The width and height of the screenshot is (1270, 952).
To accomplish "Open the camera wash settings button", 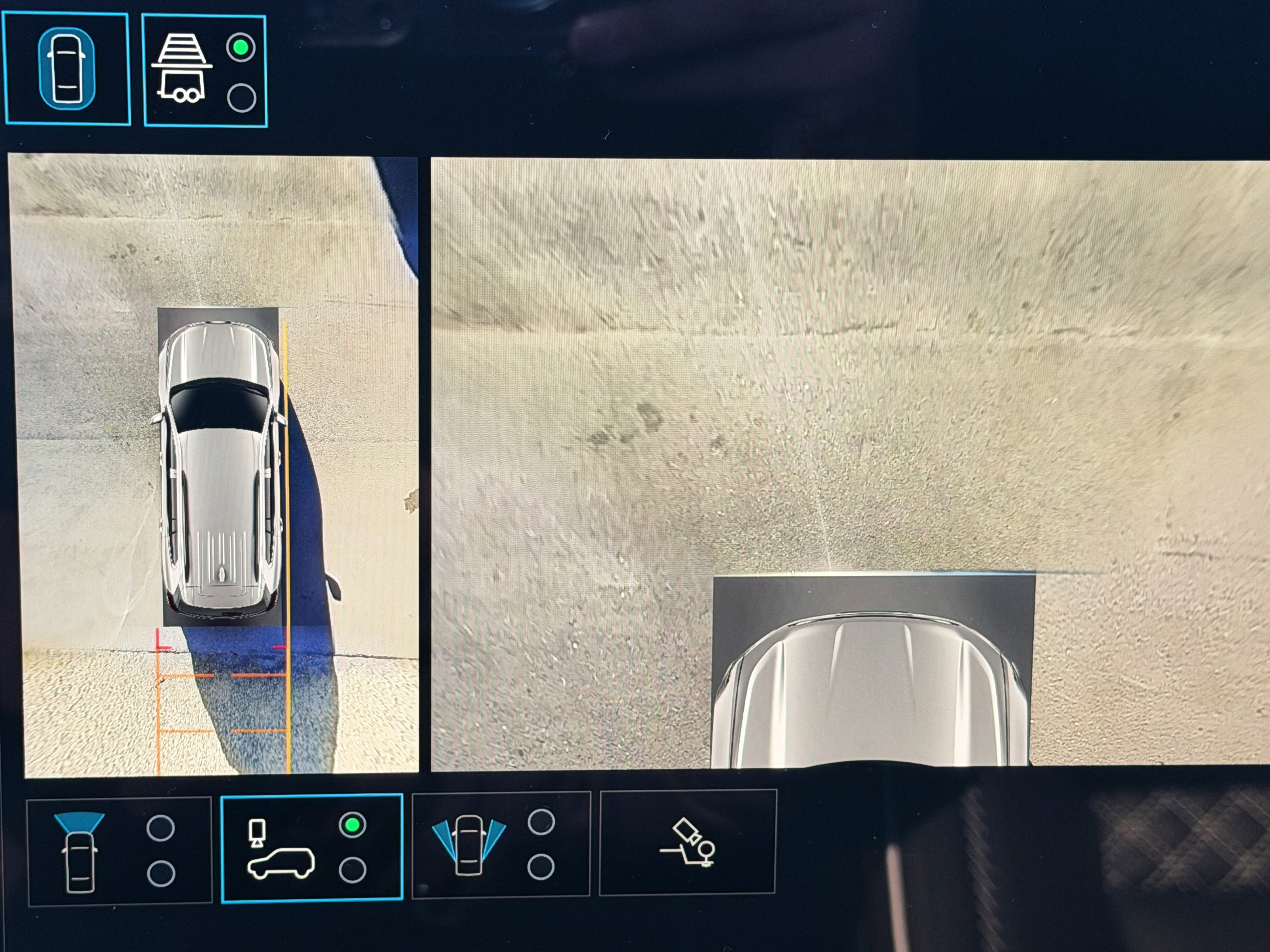I will point(688,843).
